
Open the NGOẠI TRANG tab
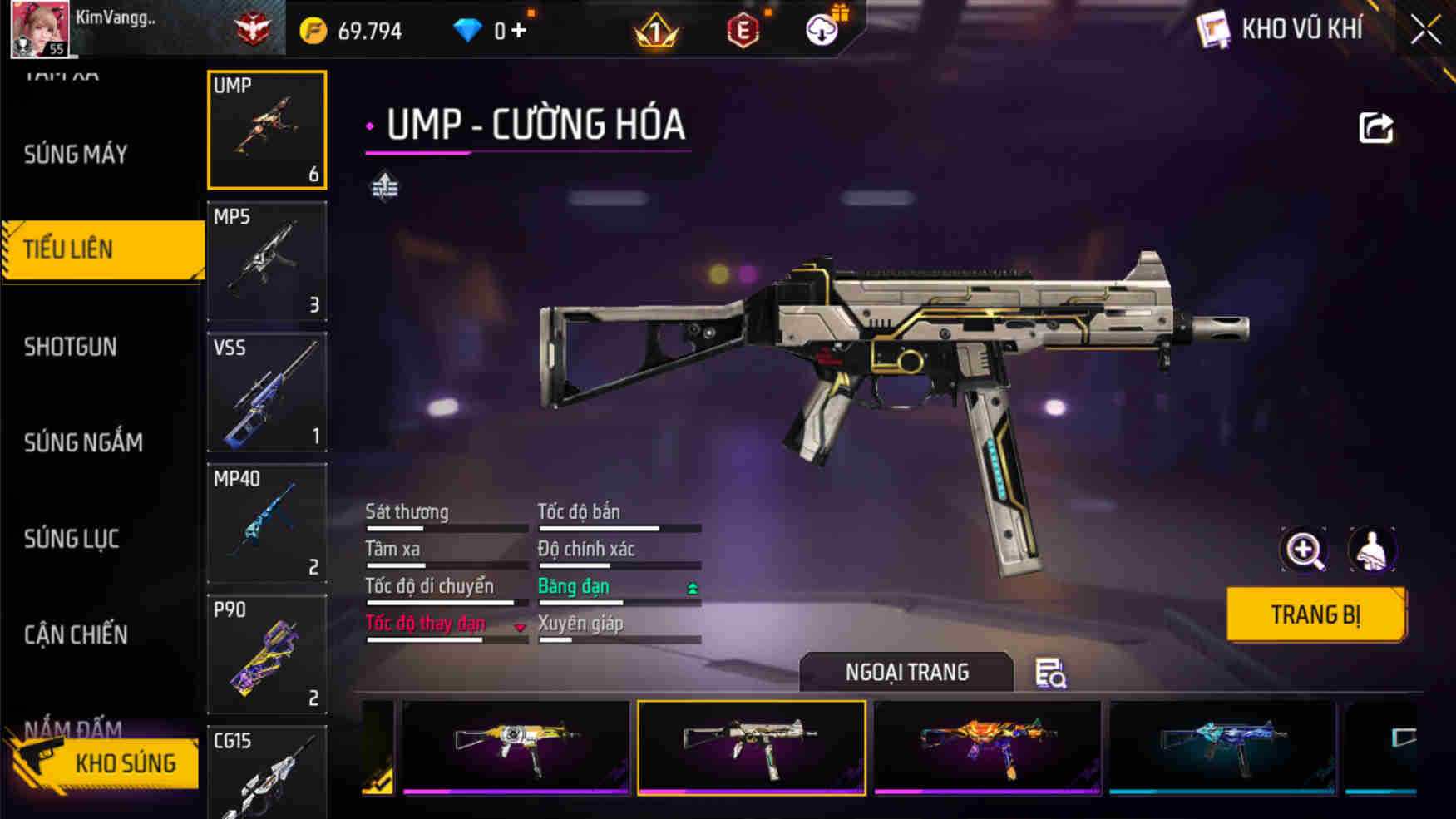click(x=906, y=672)
